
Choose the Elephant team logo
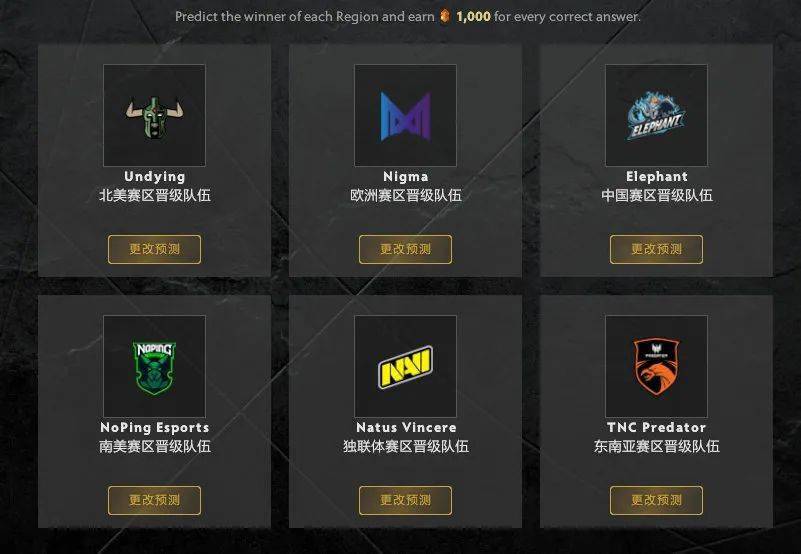(x=656, y=115)
